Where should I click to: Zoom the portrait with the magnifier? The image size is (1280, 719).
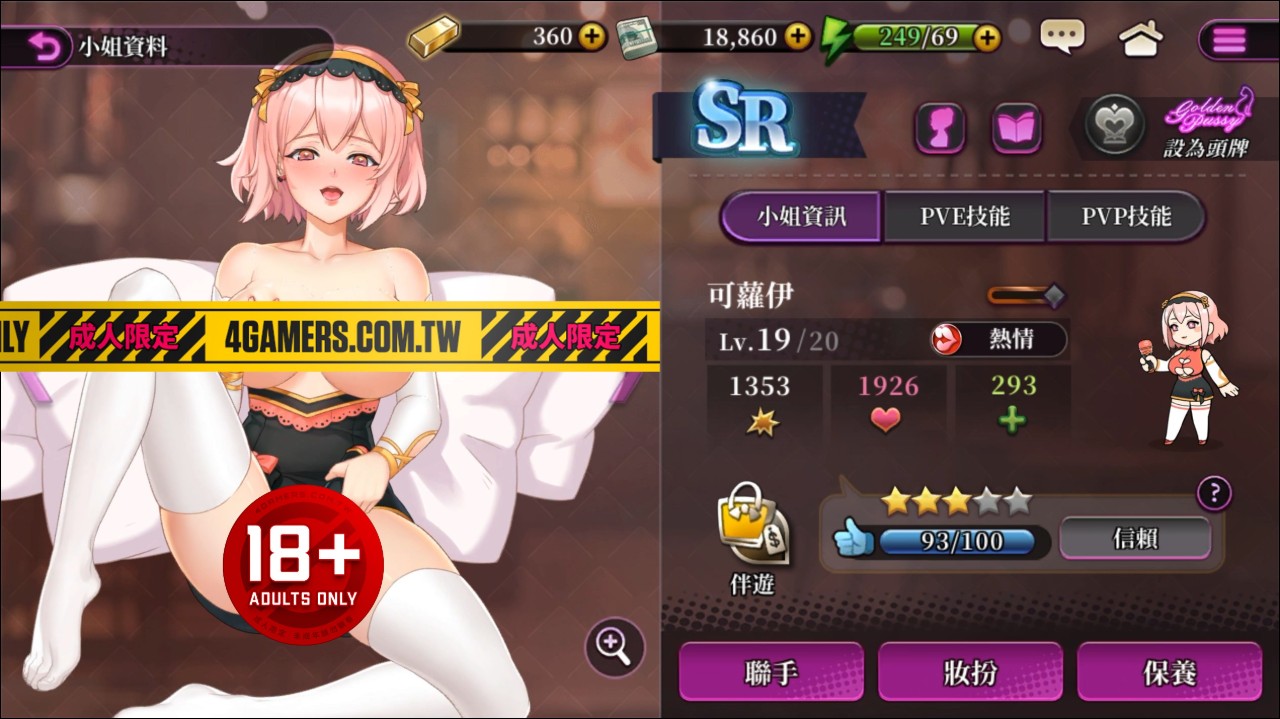(x=614, y=645)
